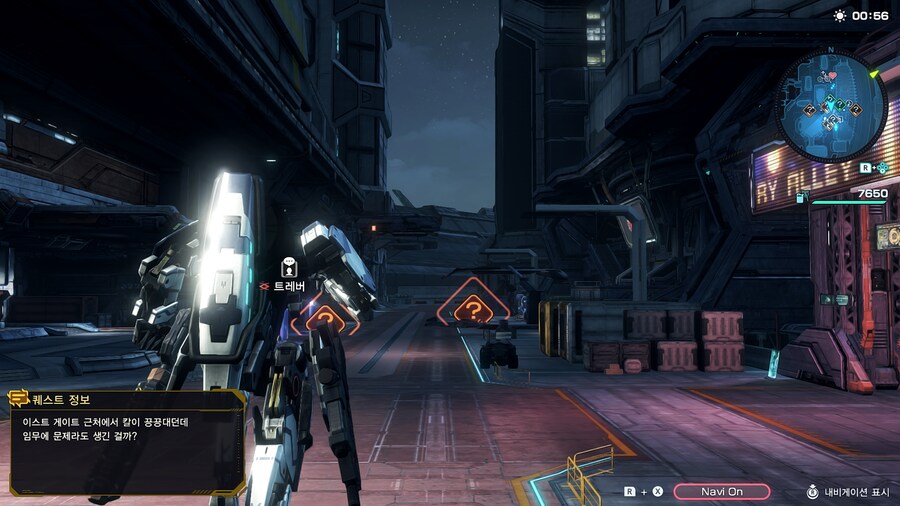The image size is (900, 506).
Task: Open the circular minimap
Action: pyautogui.click(x=831, y=107)
